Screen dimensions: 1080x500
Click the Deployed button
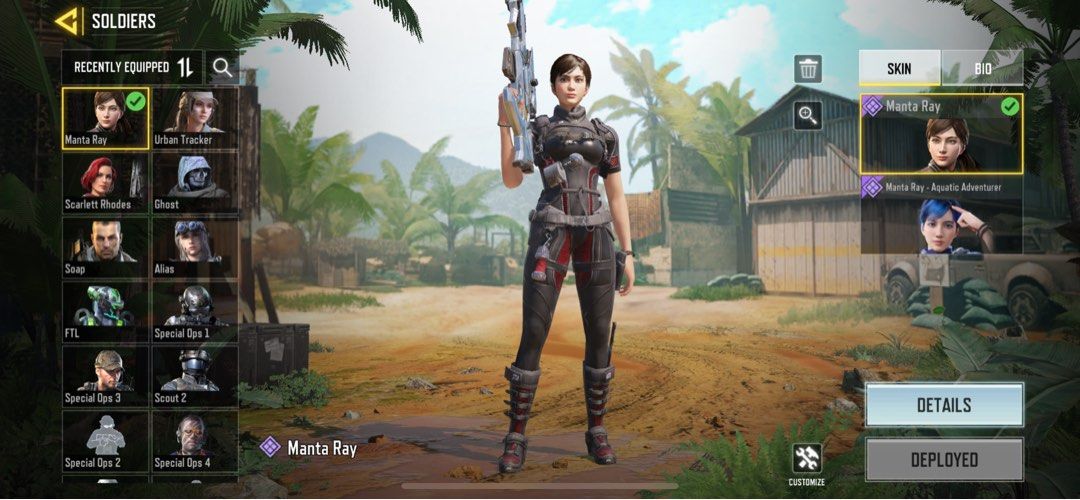point(944,460)
